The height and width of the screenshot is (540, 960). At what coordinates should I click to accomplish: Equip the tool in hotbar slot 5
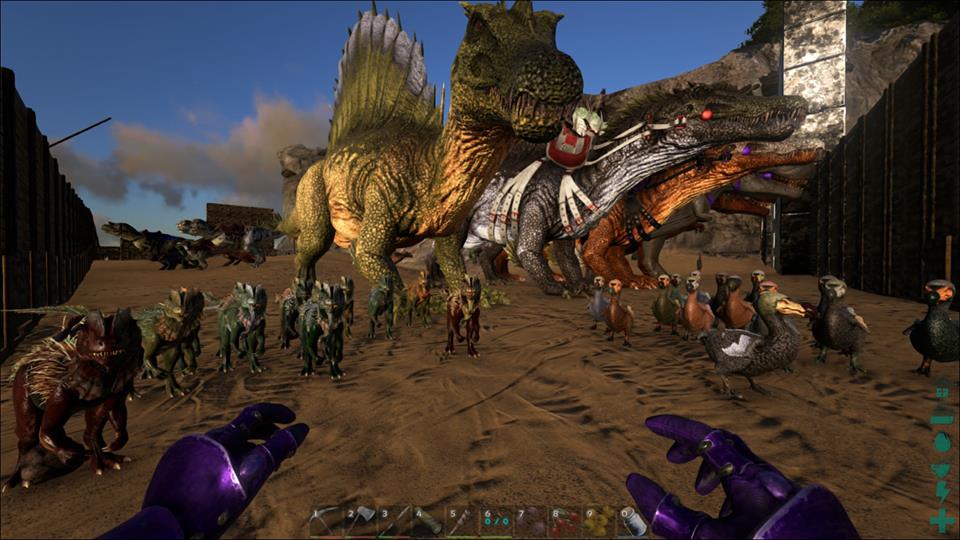(x=462, y=521)
